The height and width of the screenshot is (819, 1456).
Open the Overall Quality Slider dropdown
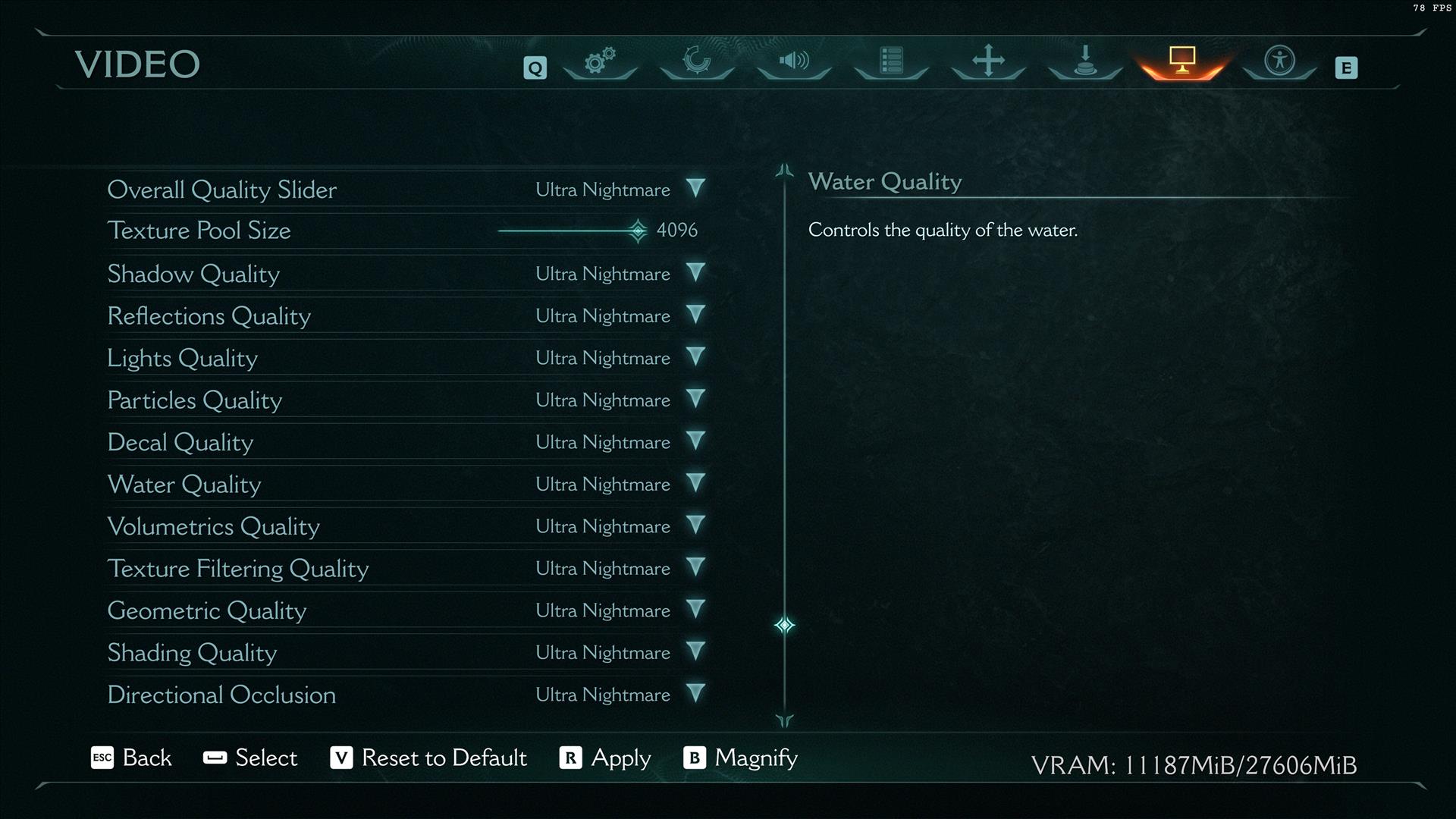(695, 188)
